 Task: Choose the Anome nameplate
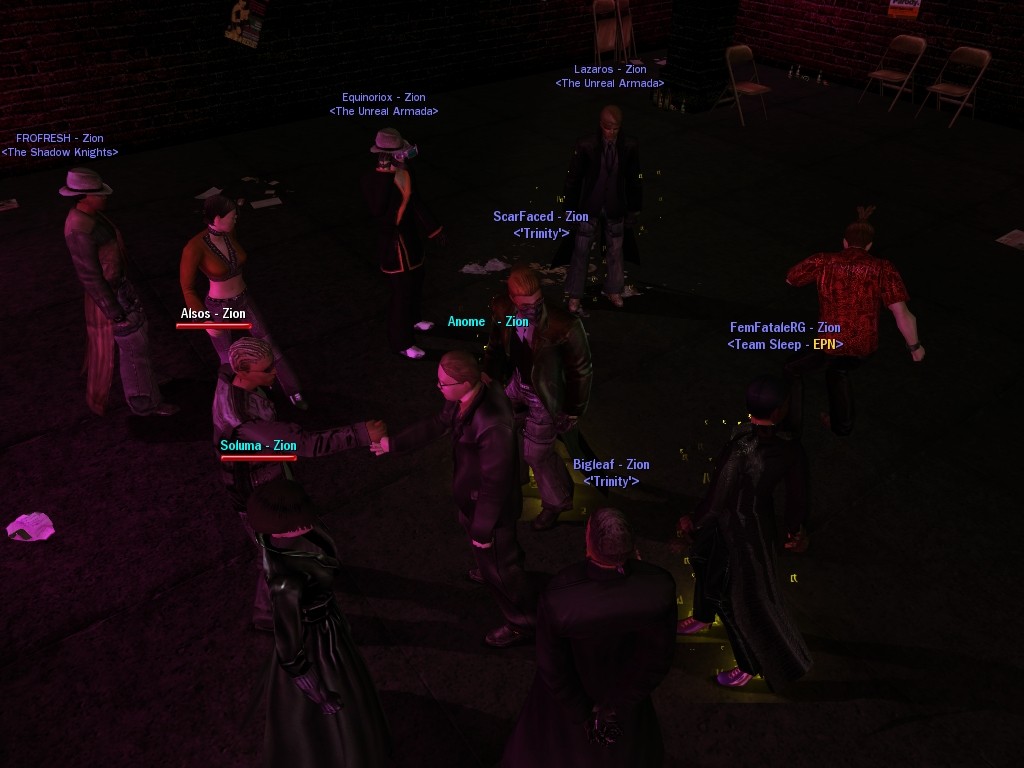pyautogui.click(x=488, y=321)
